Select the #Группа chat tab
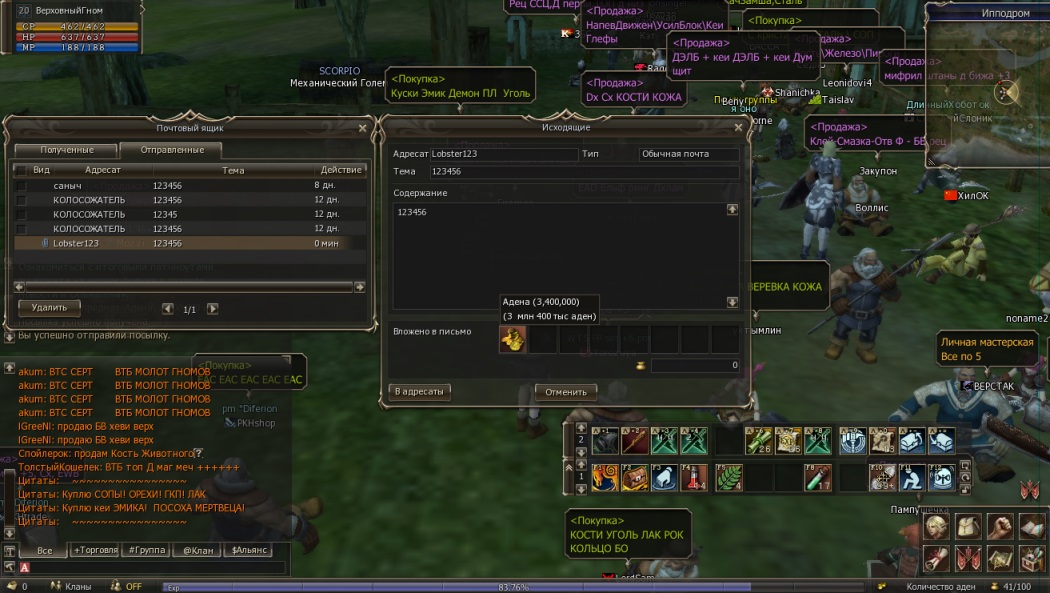This screenshot has height=593, width=1050. 146,550
